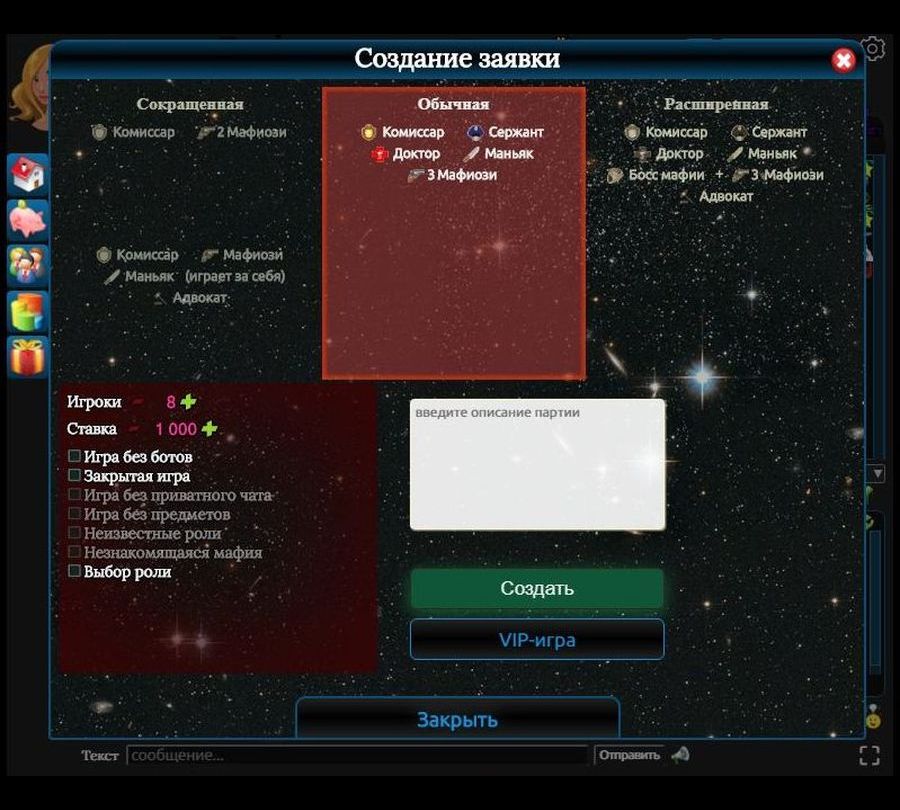Image resolution: width=900 pixels, height=810 pixels.
Task: Decrease the Игроки count with the minus
Action: [x=137, y=402]
